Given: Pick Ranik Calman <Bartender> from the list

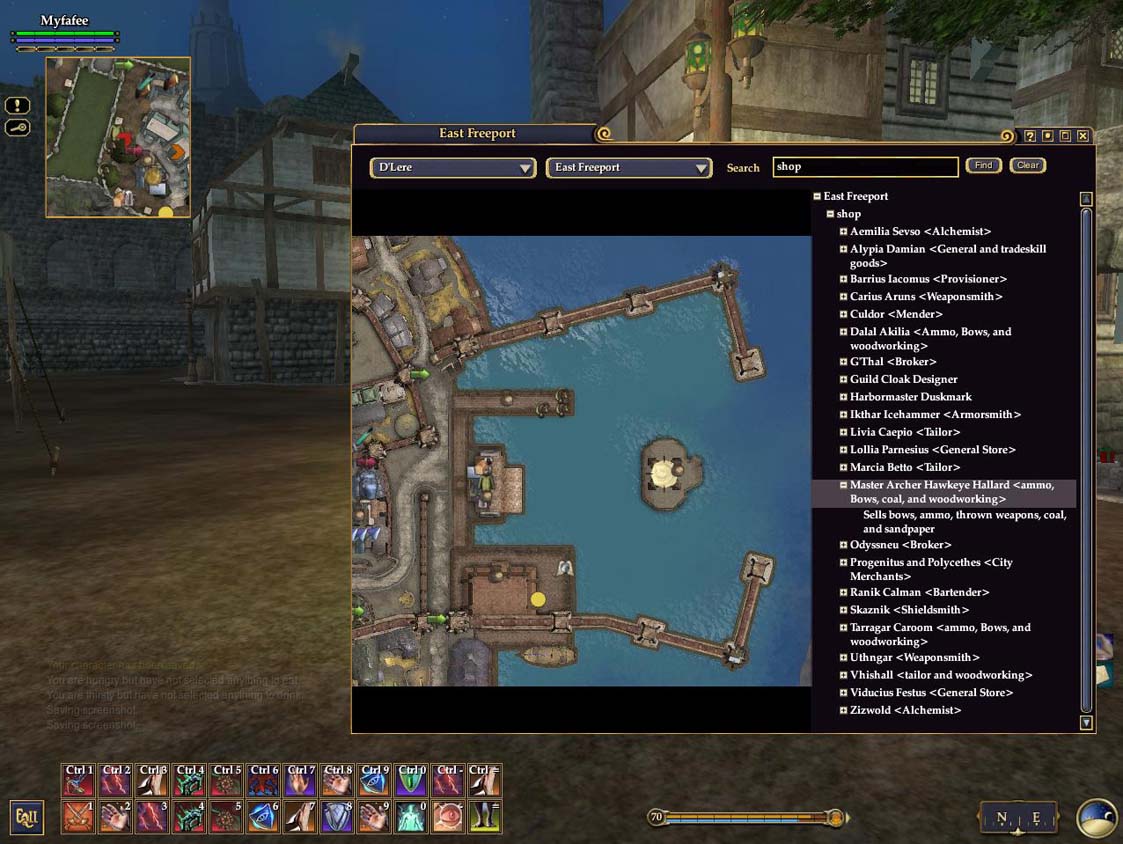Looking at the screenshot, I should (919, 593).
